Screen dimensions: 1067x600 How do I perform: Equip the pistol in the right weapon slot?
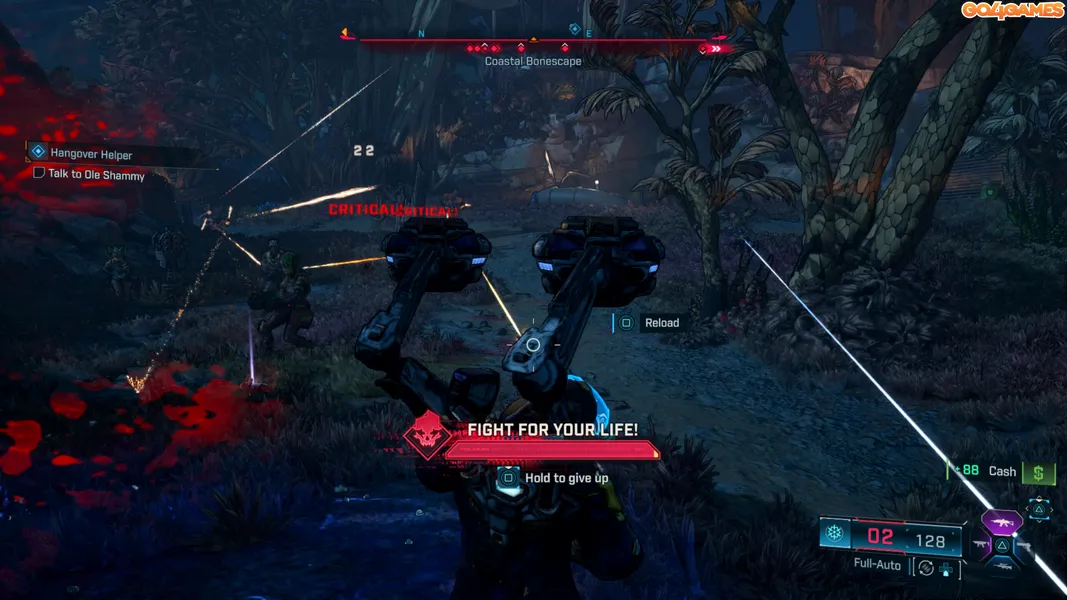point(1024,546)
